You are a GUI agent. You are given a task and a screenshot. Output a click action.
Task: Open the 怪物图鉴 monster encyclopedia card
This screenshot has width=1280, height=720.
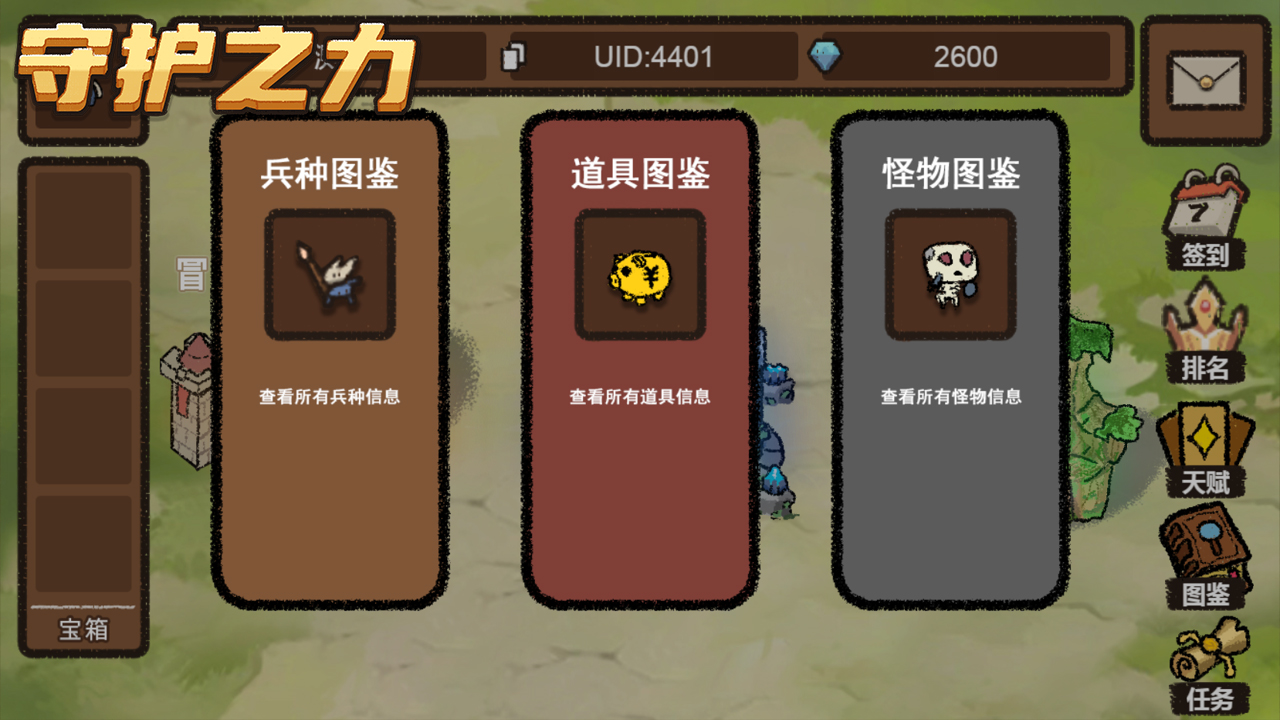tap(950, 480)
